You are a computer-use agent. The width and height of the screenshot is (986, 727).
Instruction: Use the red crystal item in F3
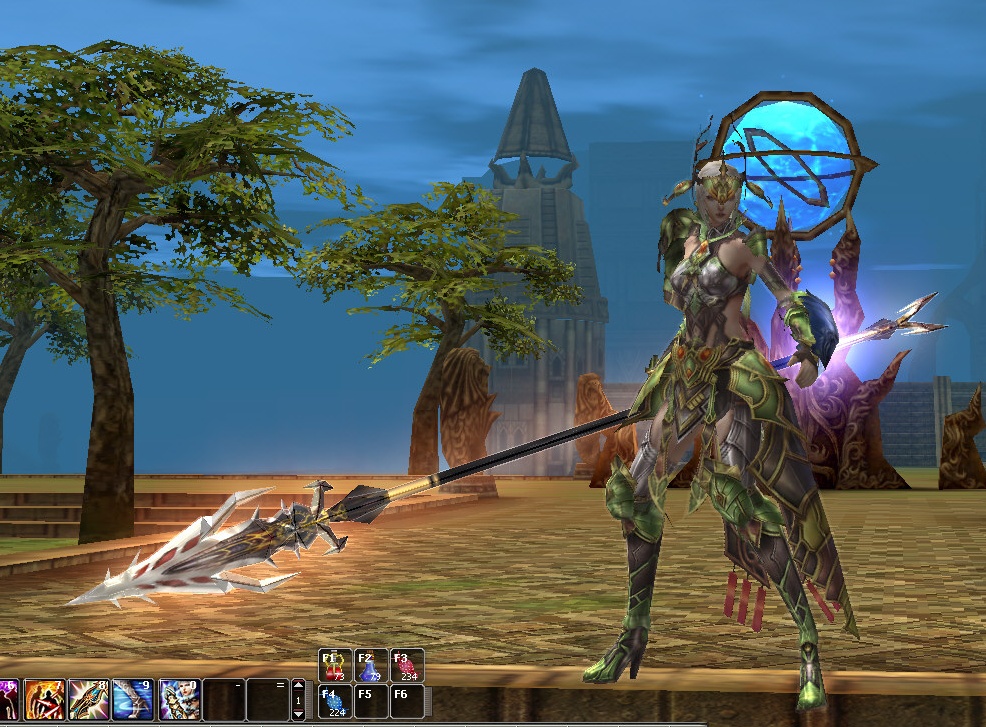click(407, 665)
